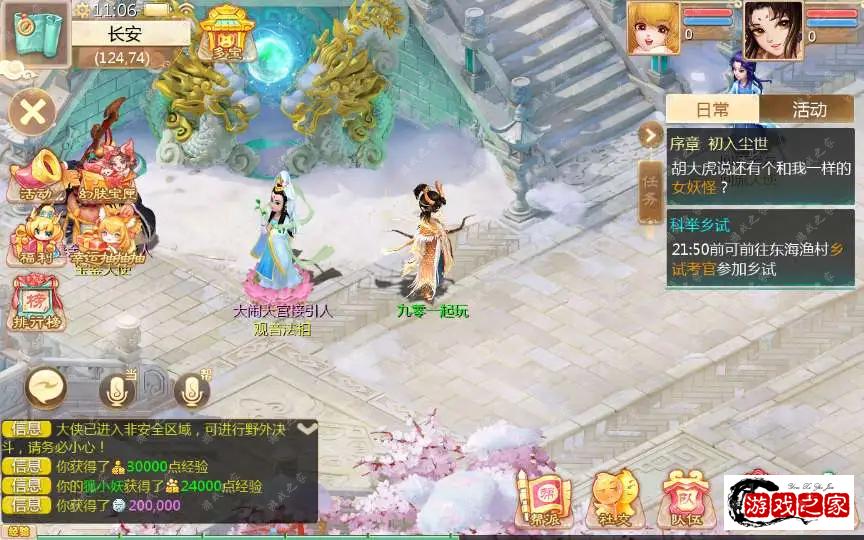This screenshot has height=540, width=864.
Task: Close the side menu with the X button
Action: [x=33, y=111]
